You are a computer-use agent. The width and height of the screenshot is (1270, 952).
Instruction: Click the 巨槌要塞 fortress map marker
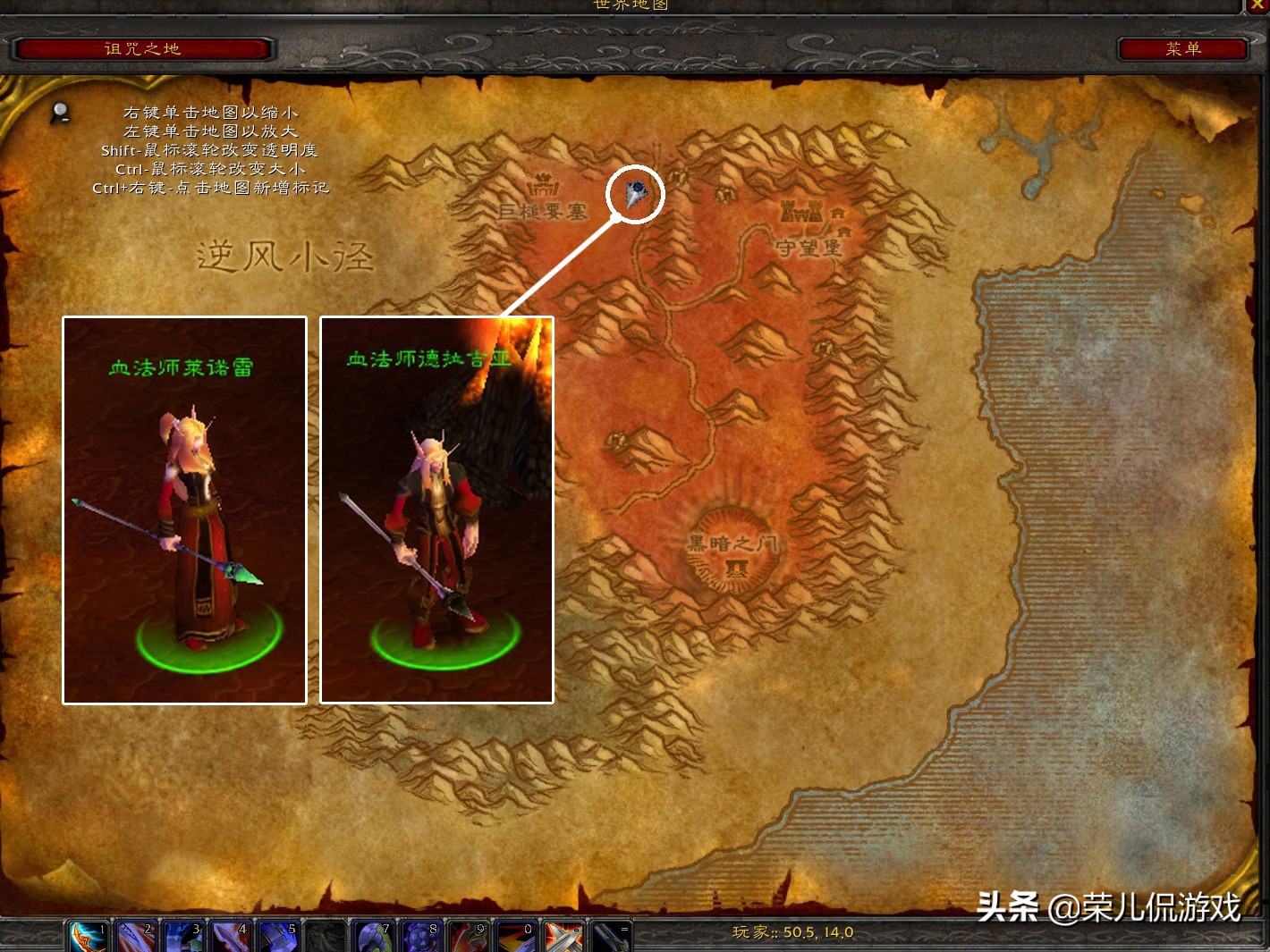point(543,188)
